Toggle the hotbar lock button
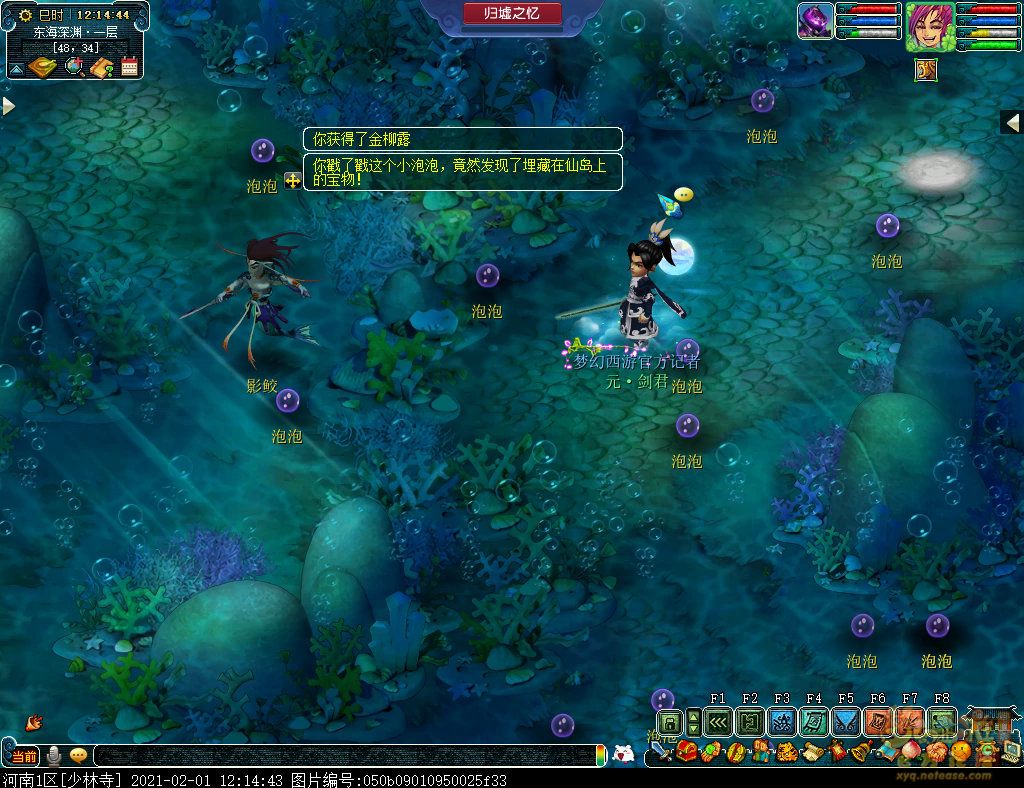The height and width of the screenshot is (788, 1024). click(669, 722)
